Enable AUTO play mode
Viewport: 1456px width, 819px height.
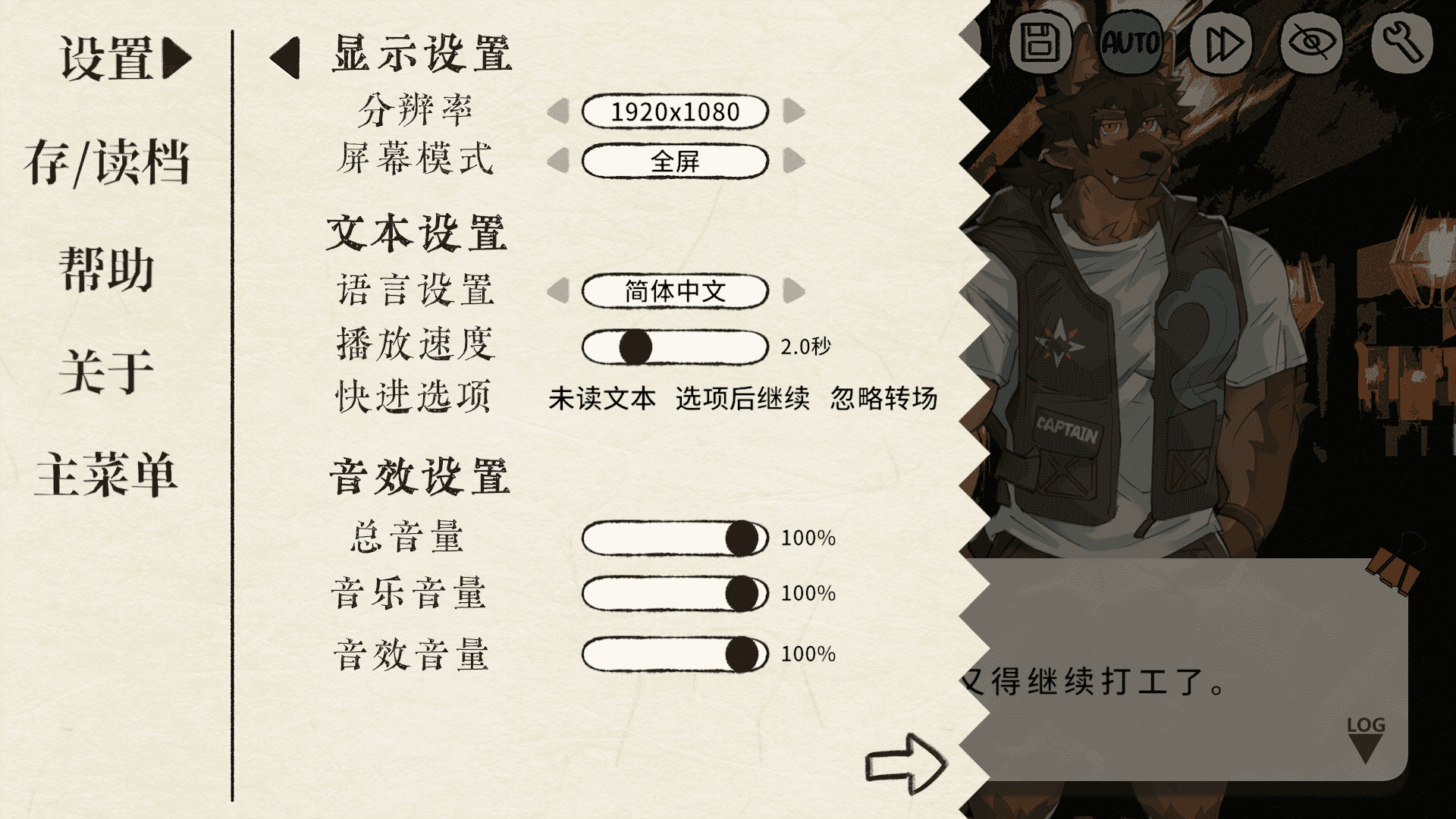click(1131, 43)
